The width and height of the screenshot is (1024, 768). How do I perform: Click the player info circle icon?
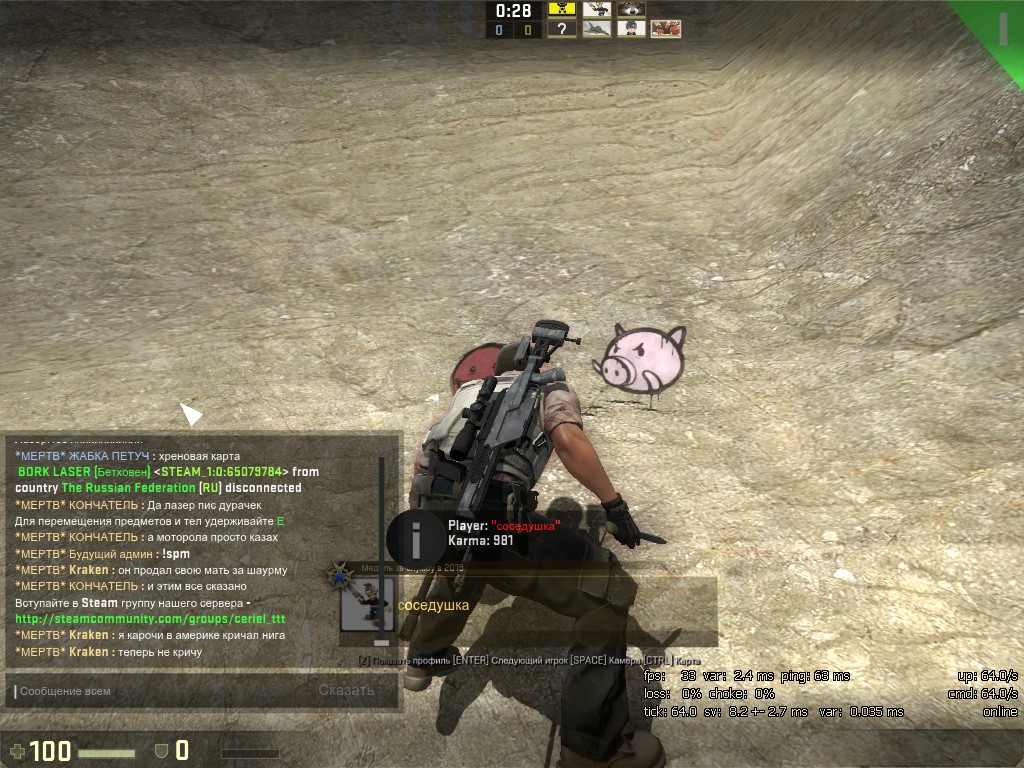click(416, 537)
